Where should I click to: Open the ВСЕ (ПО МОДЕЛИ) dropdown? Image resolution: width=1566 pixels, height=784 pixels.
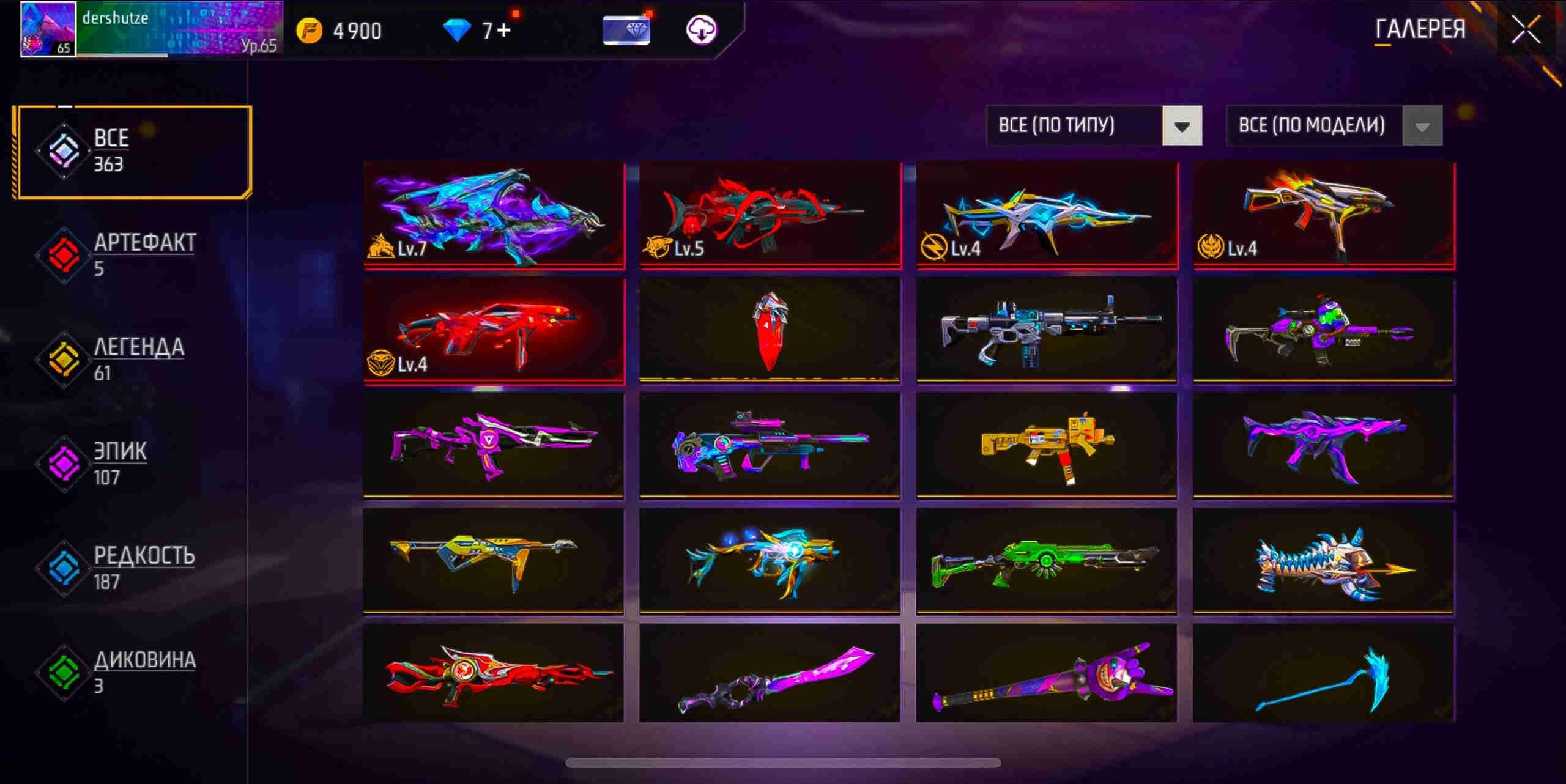[1334, 125]
